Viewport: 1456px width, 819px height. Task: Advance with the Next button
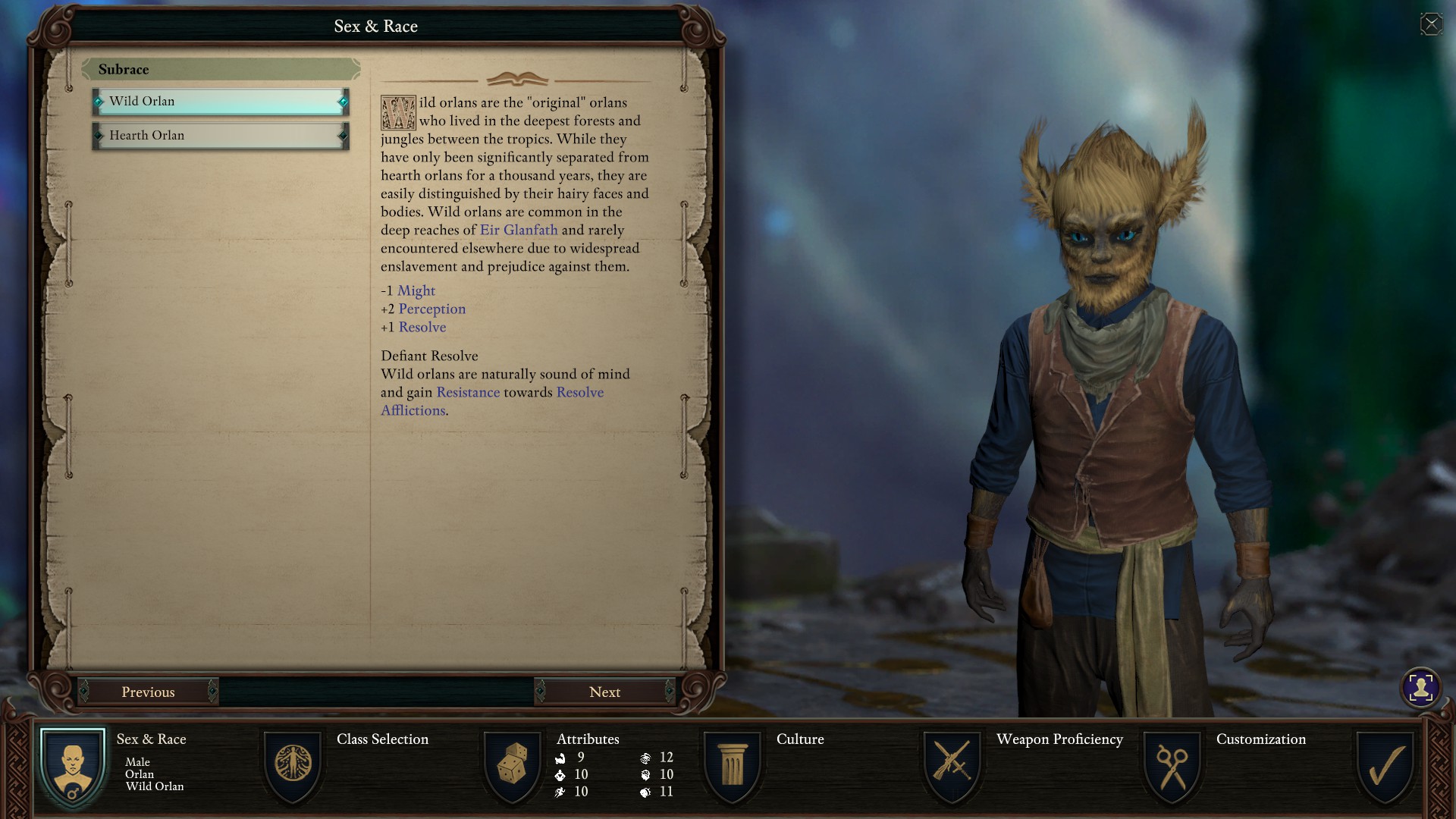click(604, 692)
